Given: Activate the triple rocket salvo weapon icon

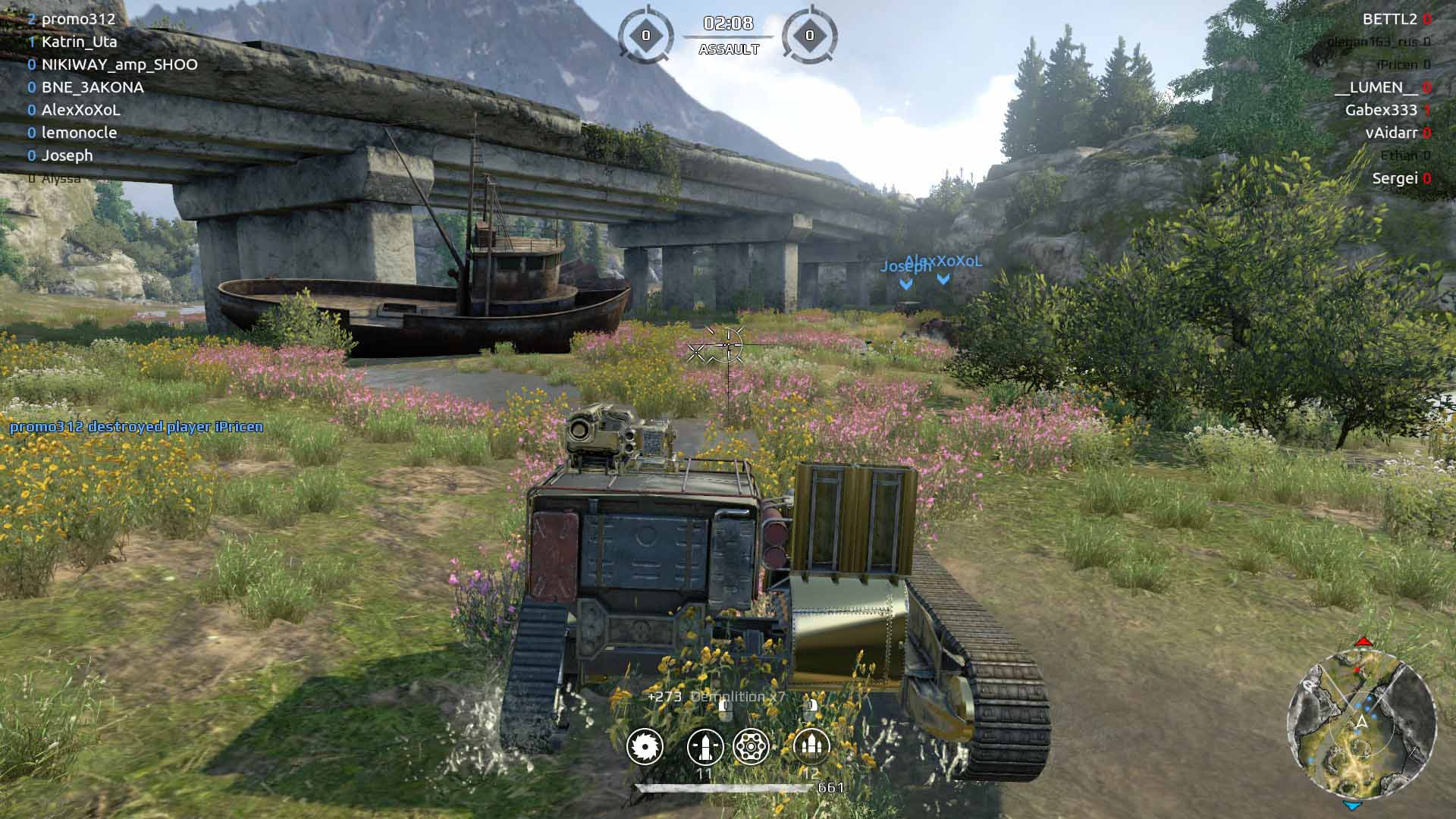Looking at the screenshot, I should [811, 747].
